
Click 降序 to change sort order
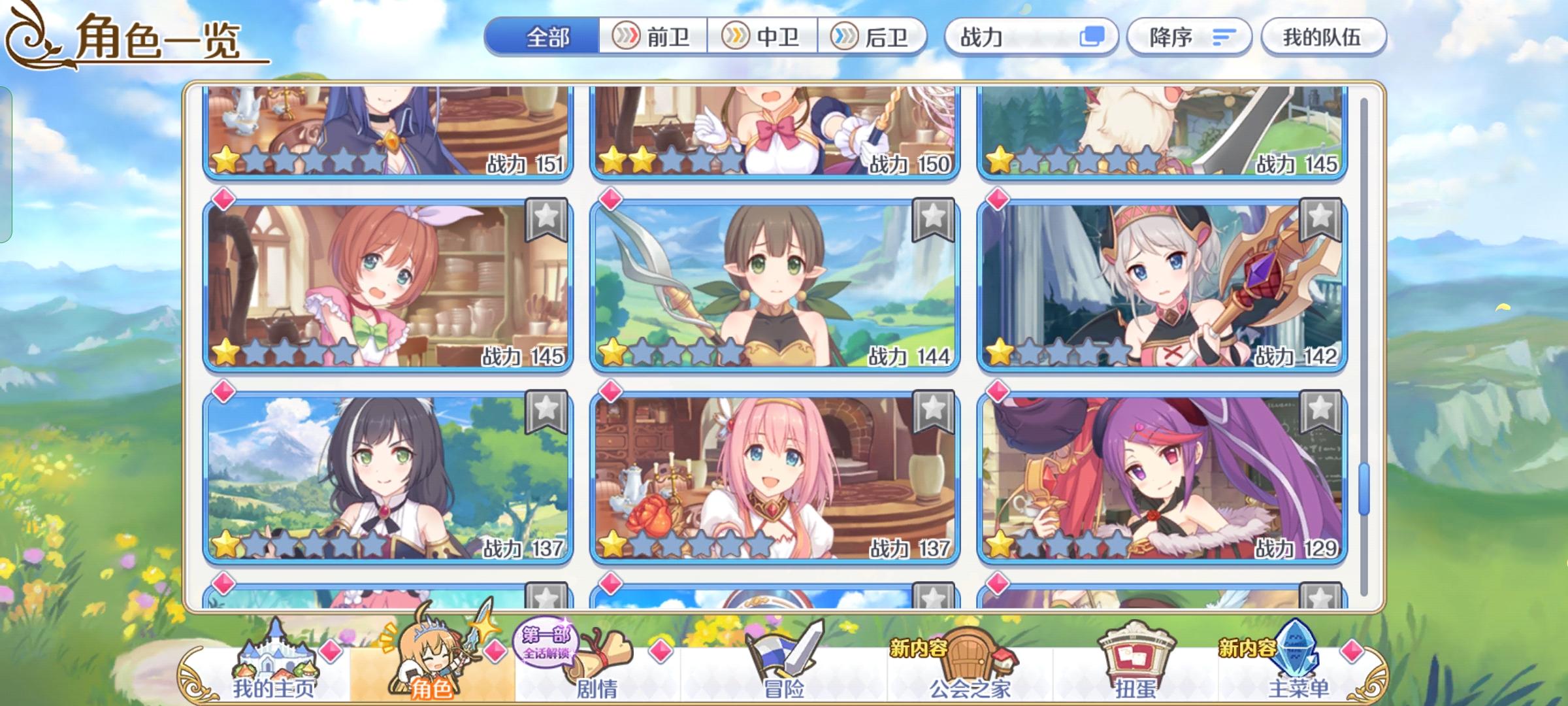(x=1189, y=37)
